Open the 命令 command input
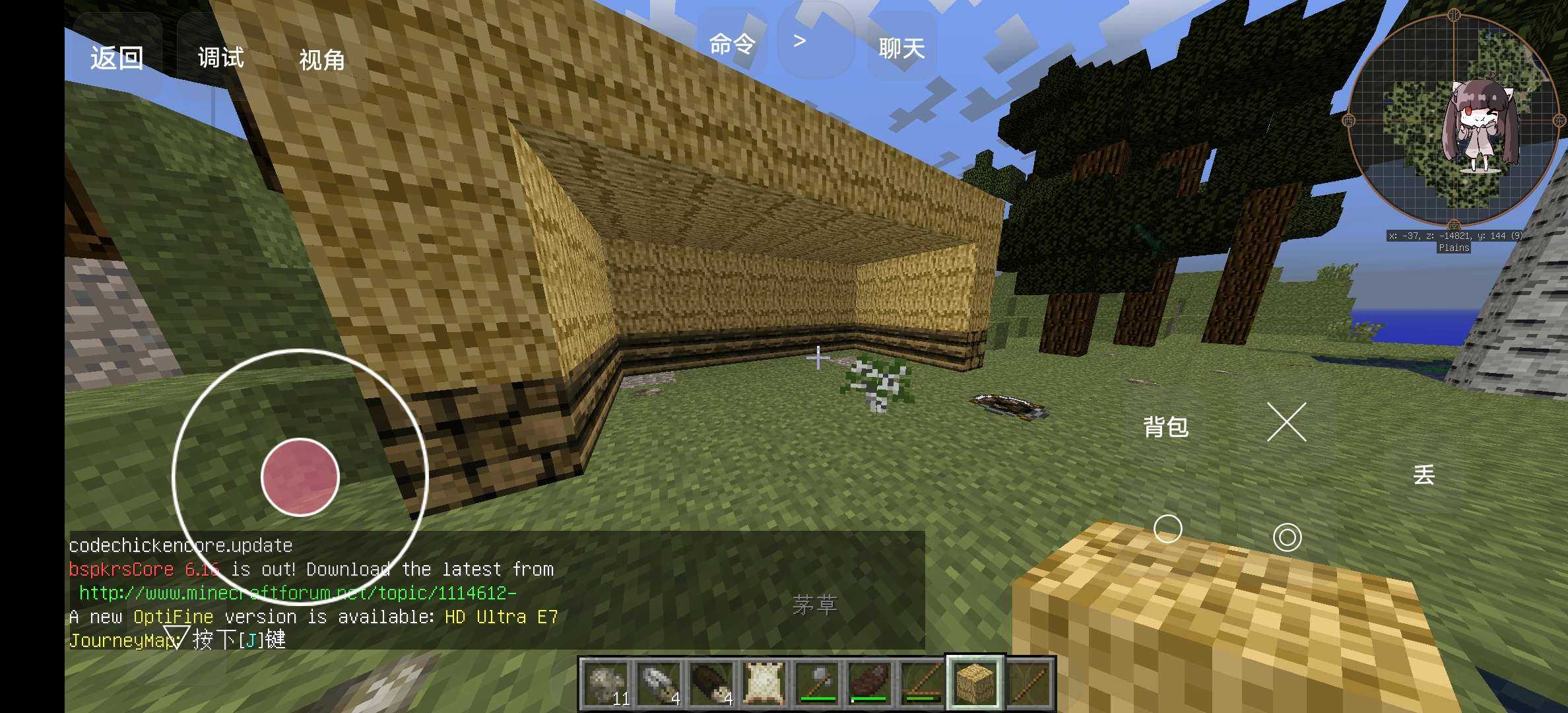The height and width of the screenshot is (713, 1568). (732, 45)
